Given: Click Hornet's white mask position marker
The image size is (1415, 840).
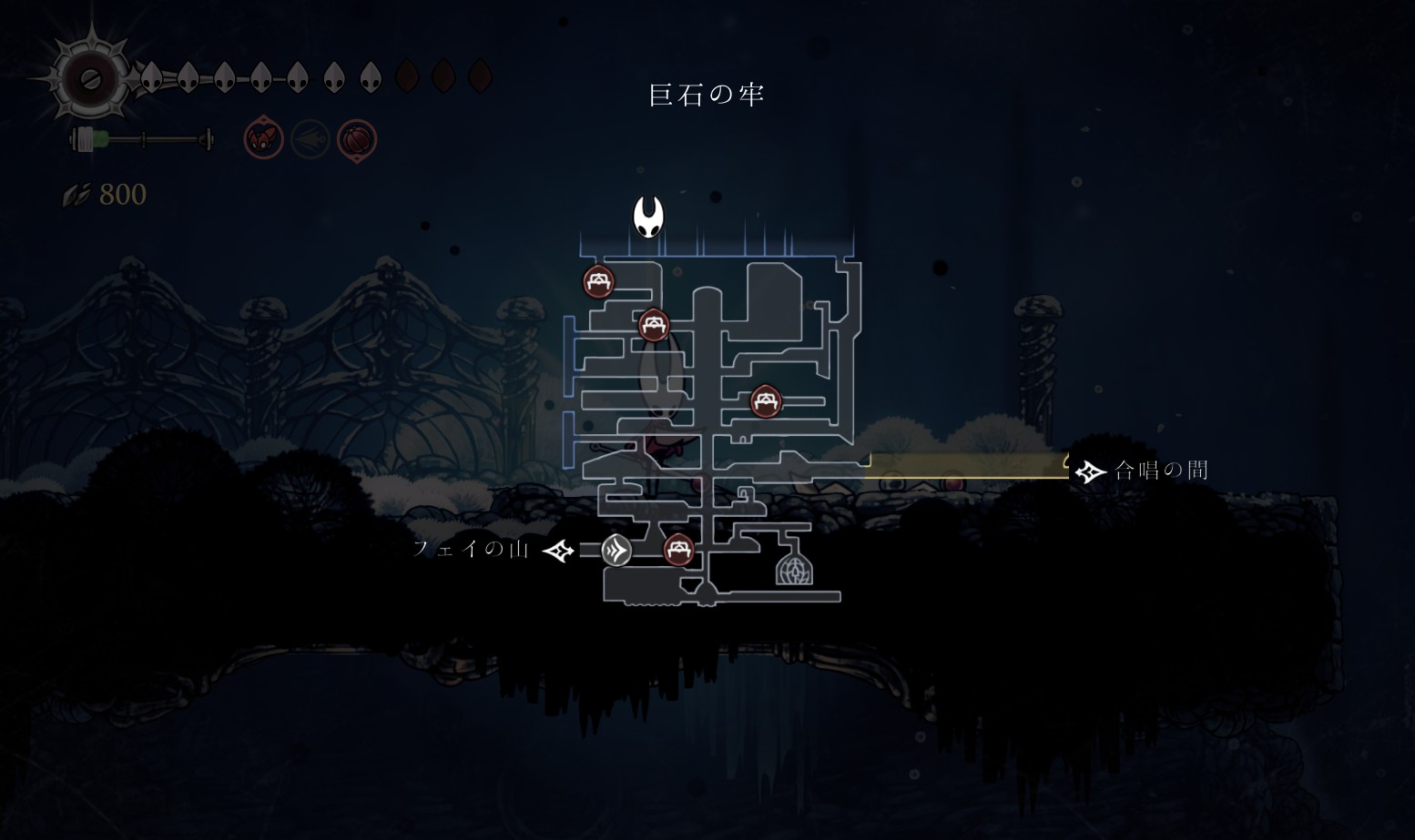Looking at the screenshot, I should point(648,217).
